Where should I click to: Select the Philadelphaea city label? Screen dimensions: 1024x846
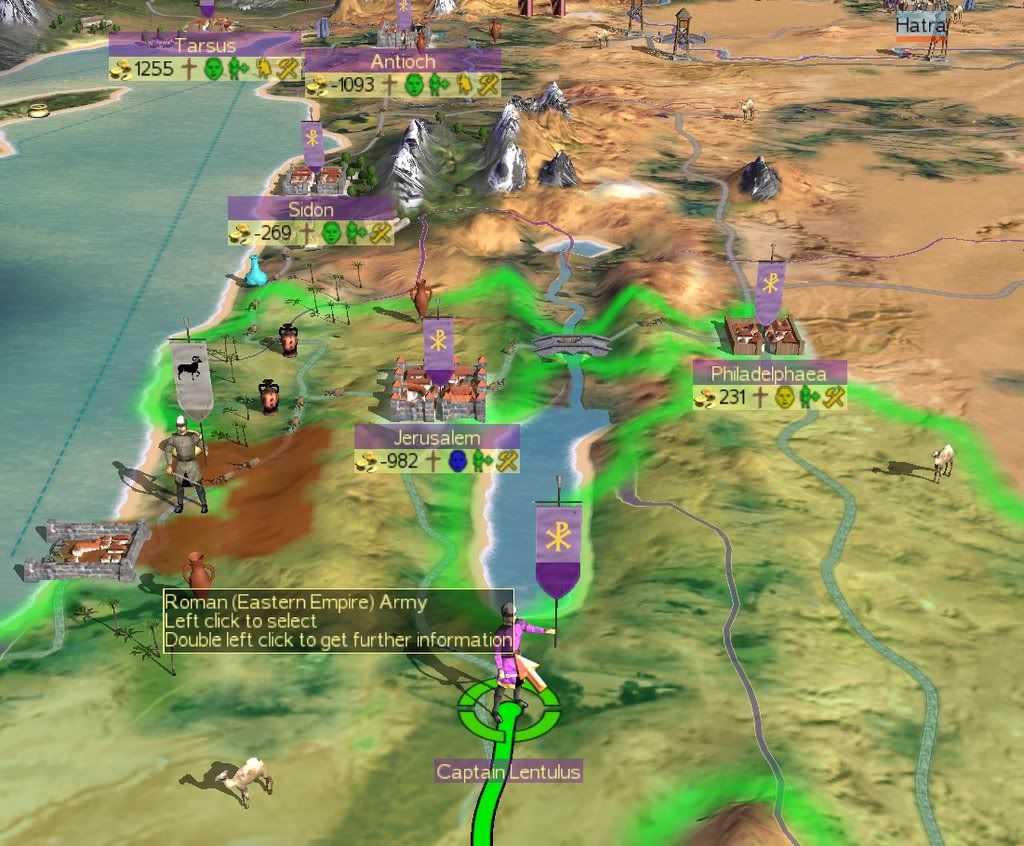[769, 372]
